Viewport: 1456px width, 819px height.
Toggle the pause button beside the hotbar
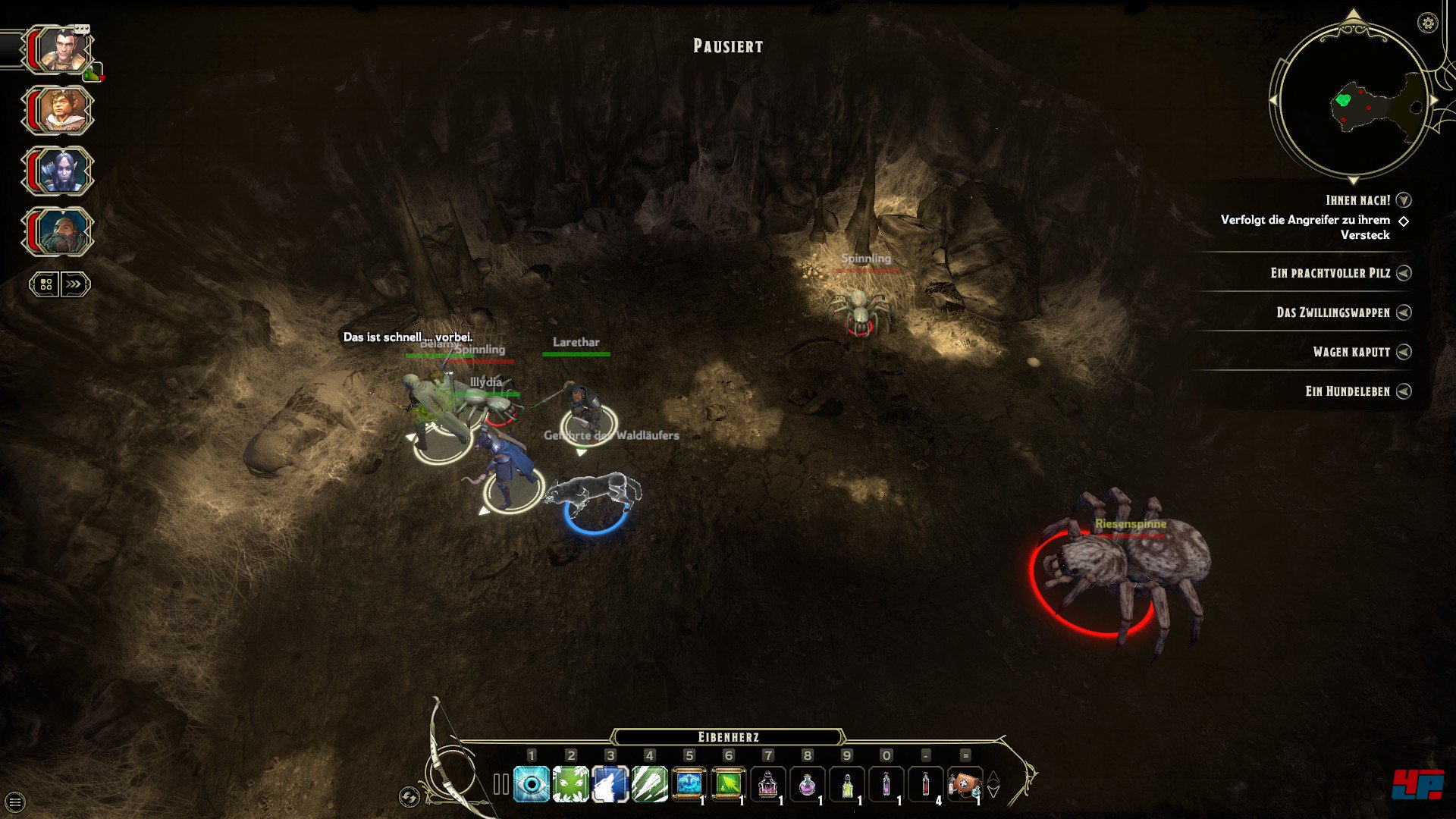(500, 784)
